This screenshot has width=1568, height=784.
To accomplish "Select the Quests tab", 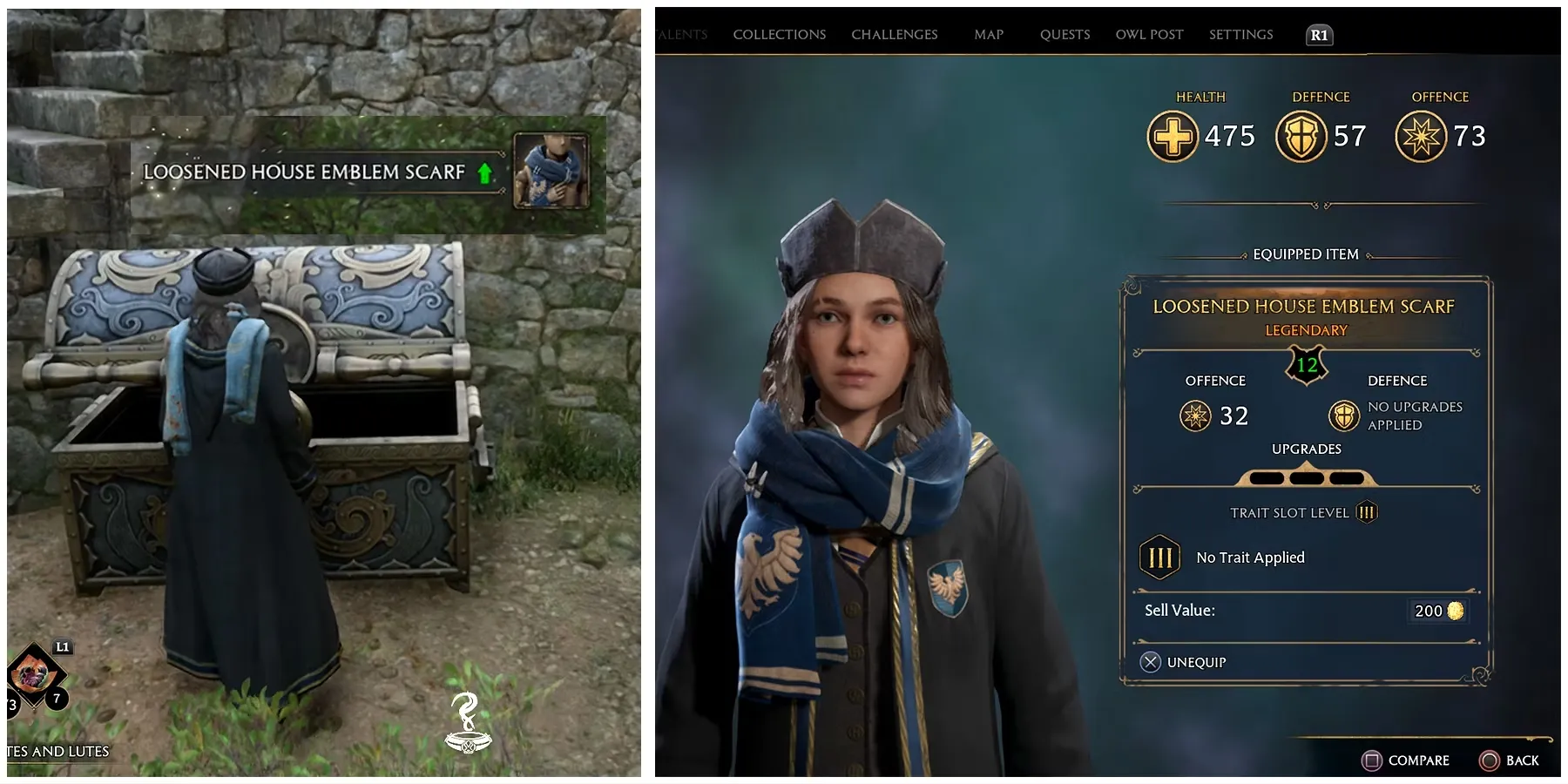I will 1064,35.
